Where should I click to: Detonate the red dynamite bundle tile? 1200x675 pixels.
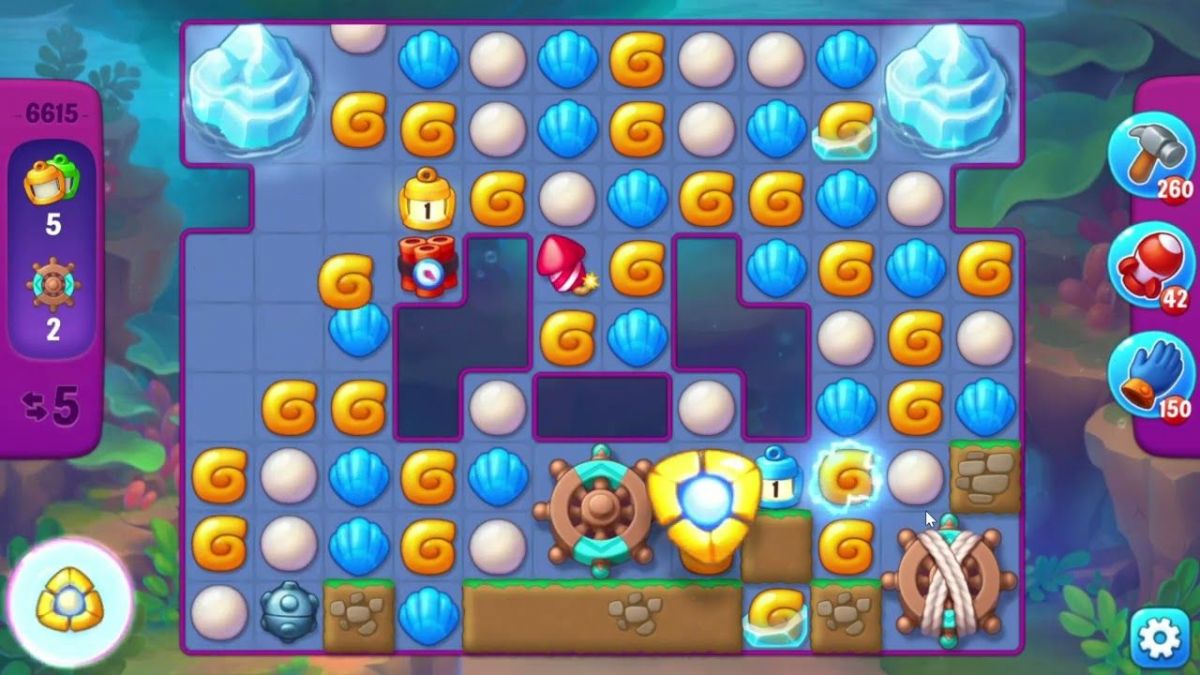point(428,266)
